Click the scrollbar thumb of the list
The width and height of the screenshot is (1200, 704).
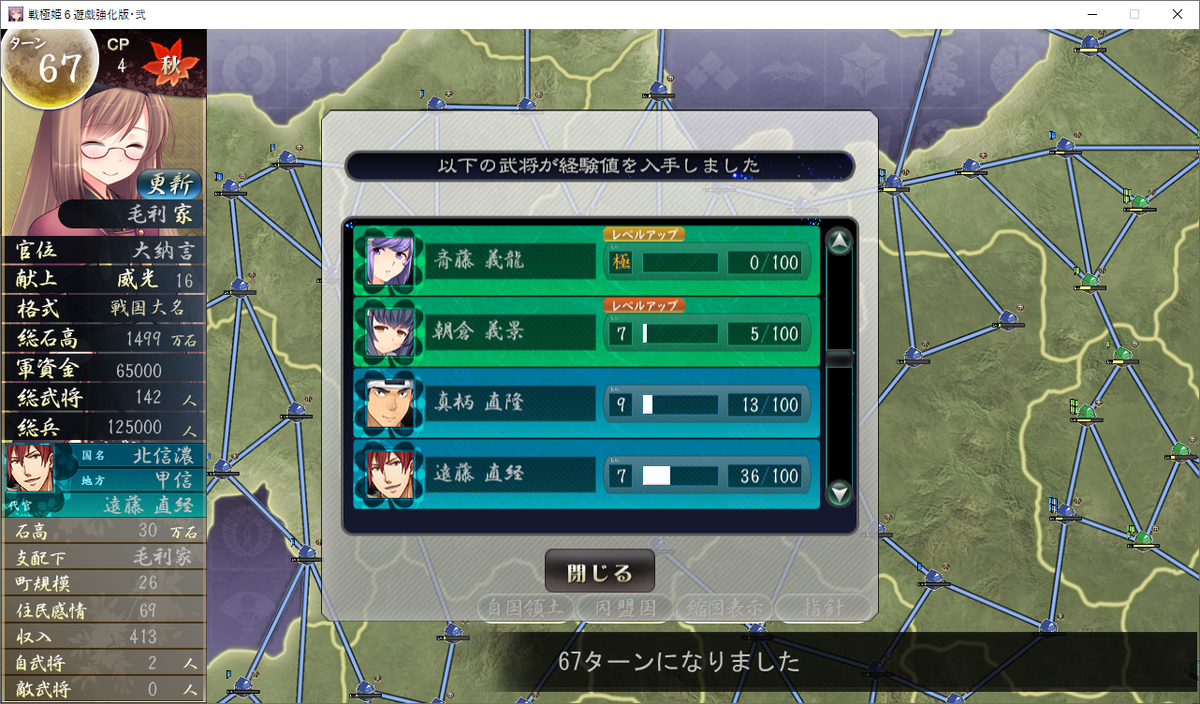click(839, 358)
